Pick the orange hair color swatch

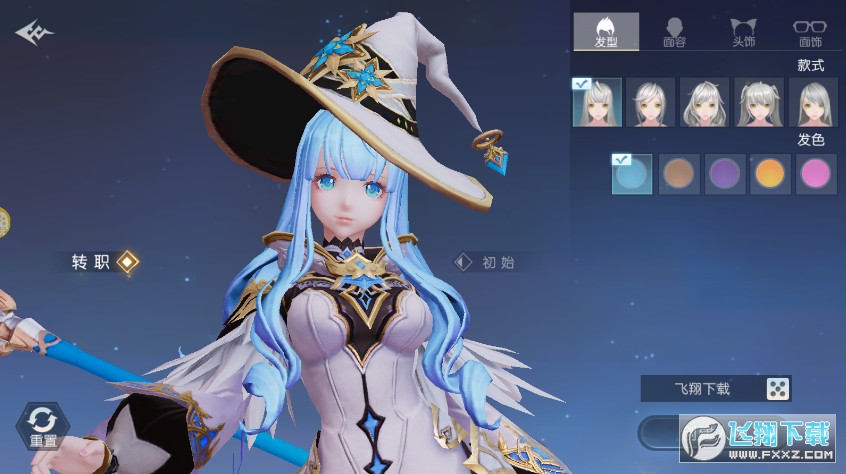[770, 174]
